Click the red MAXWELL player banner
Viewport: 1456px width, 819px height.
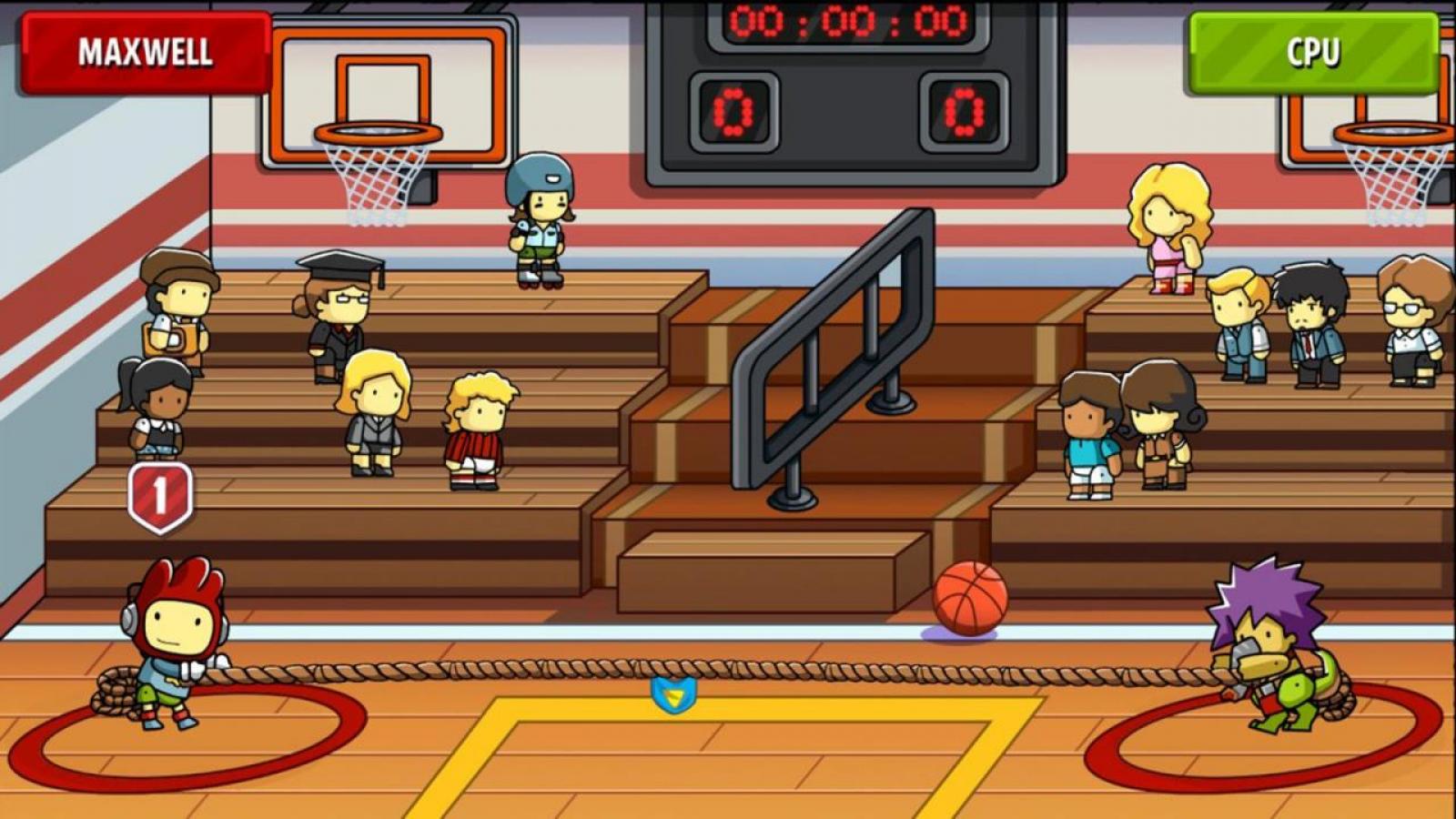point(146,53)
